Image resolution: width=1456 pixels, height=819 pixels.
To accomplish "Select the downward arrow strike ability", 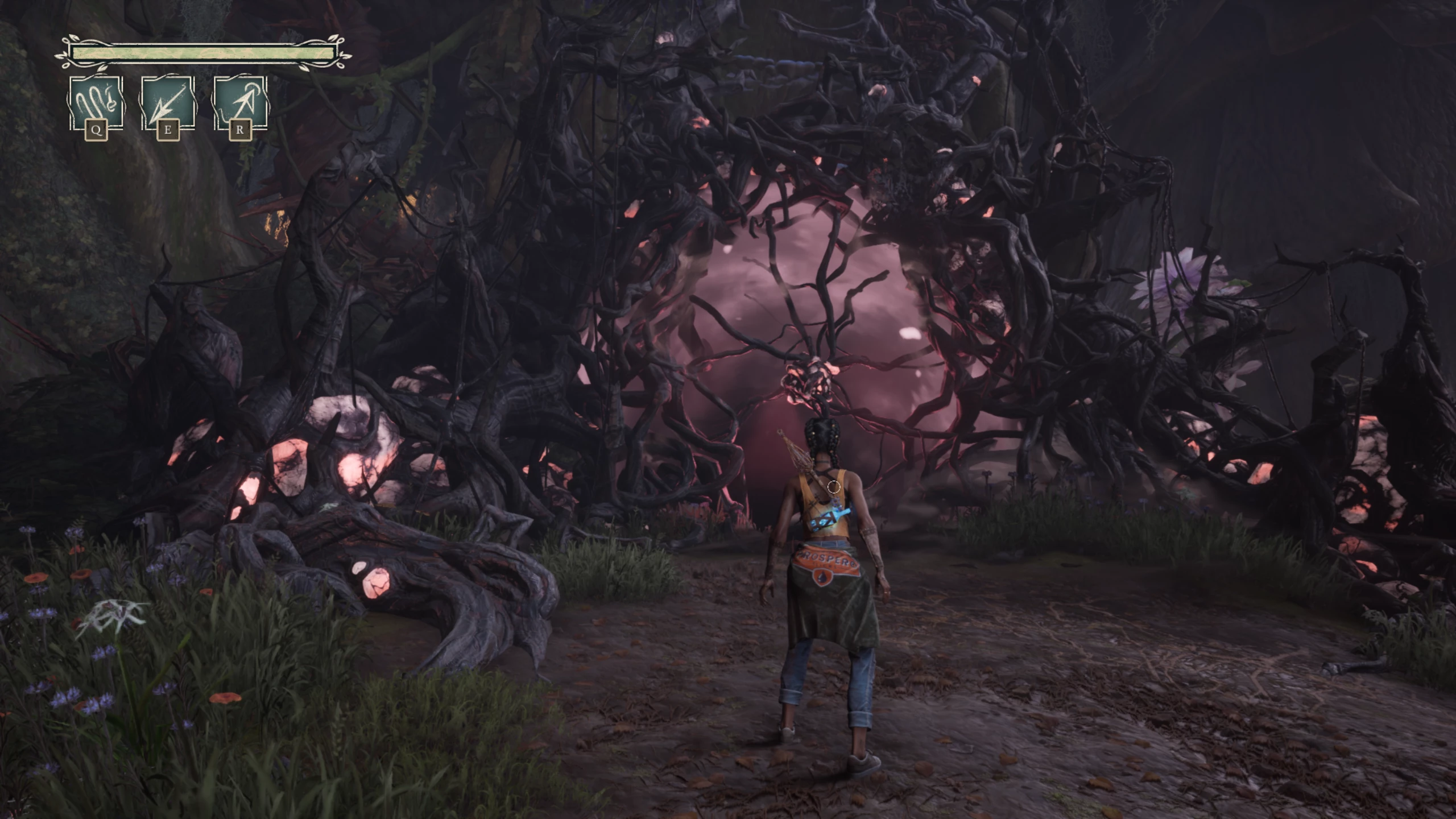I will click(x=168, y=104).
